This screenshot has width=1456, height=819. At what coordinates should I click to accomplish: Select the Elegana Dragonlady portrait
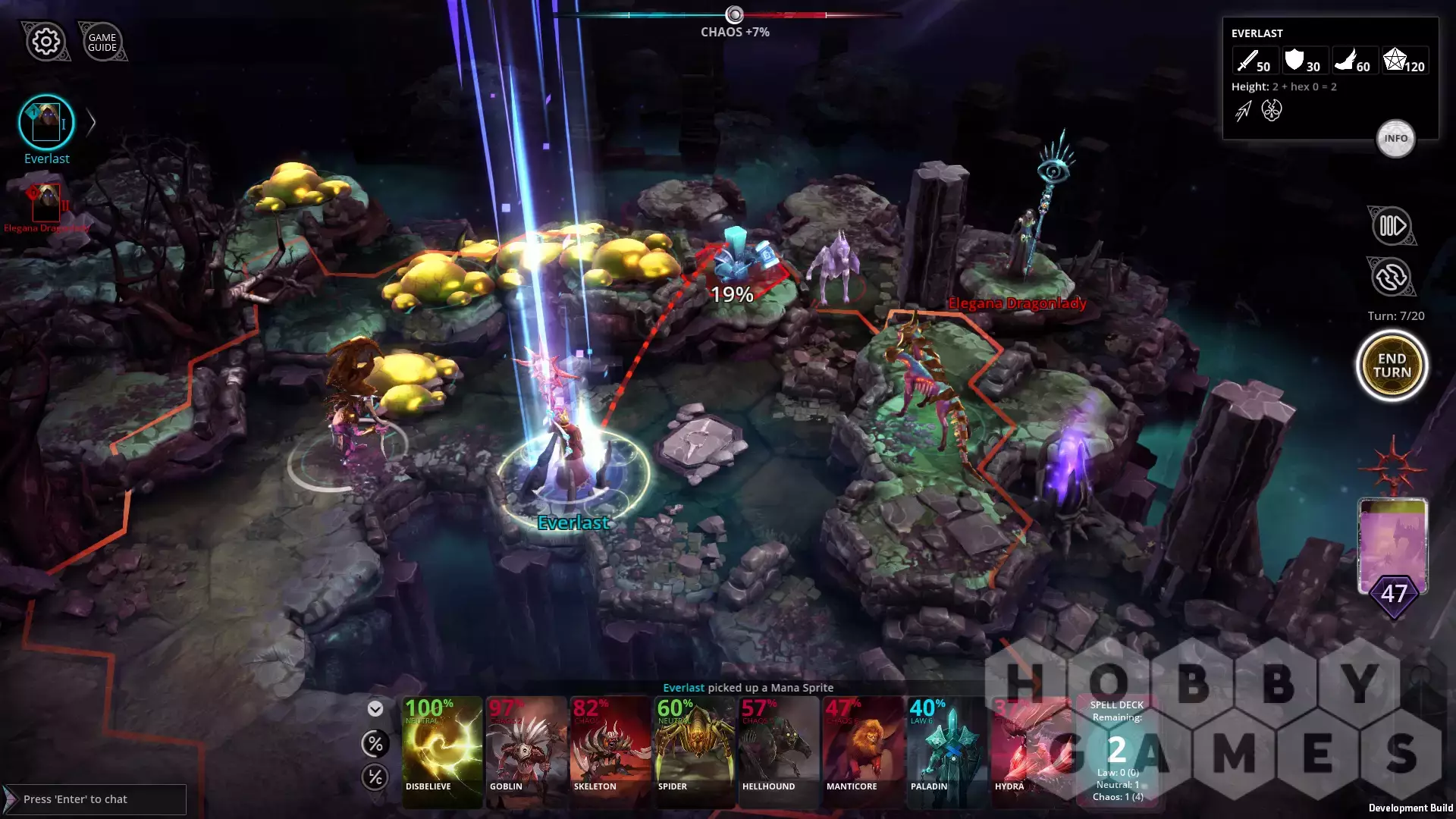47,202
